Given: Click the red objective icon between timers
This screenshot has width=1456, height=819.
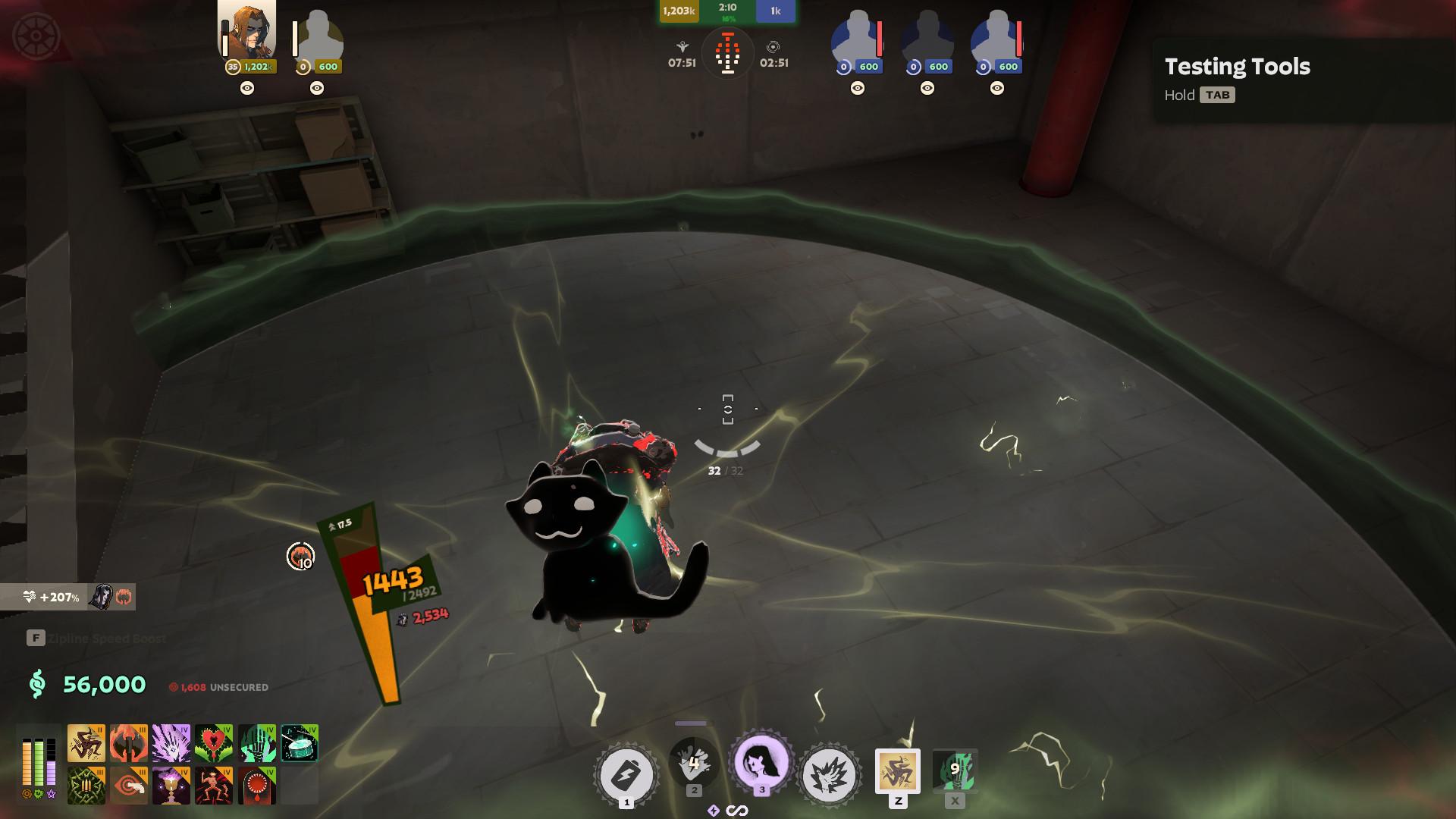Looking at the screenshot, I should [x=727, y=54].
